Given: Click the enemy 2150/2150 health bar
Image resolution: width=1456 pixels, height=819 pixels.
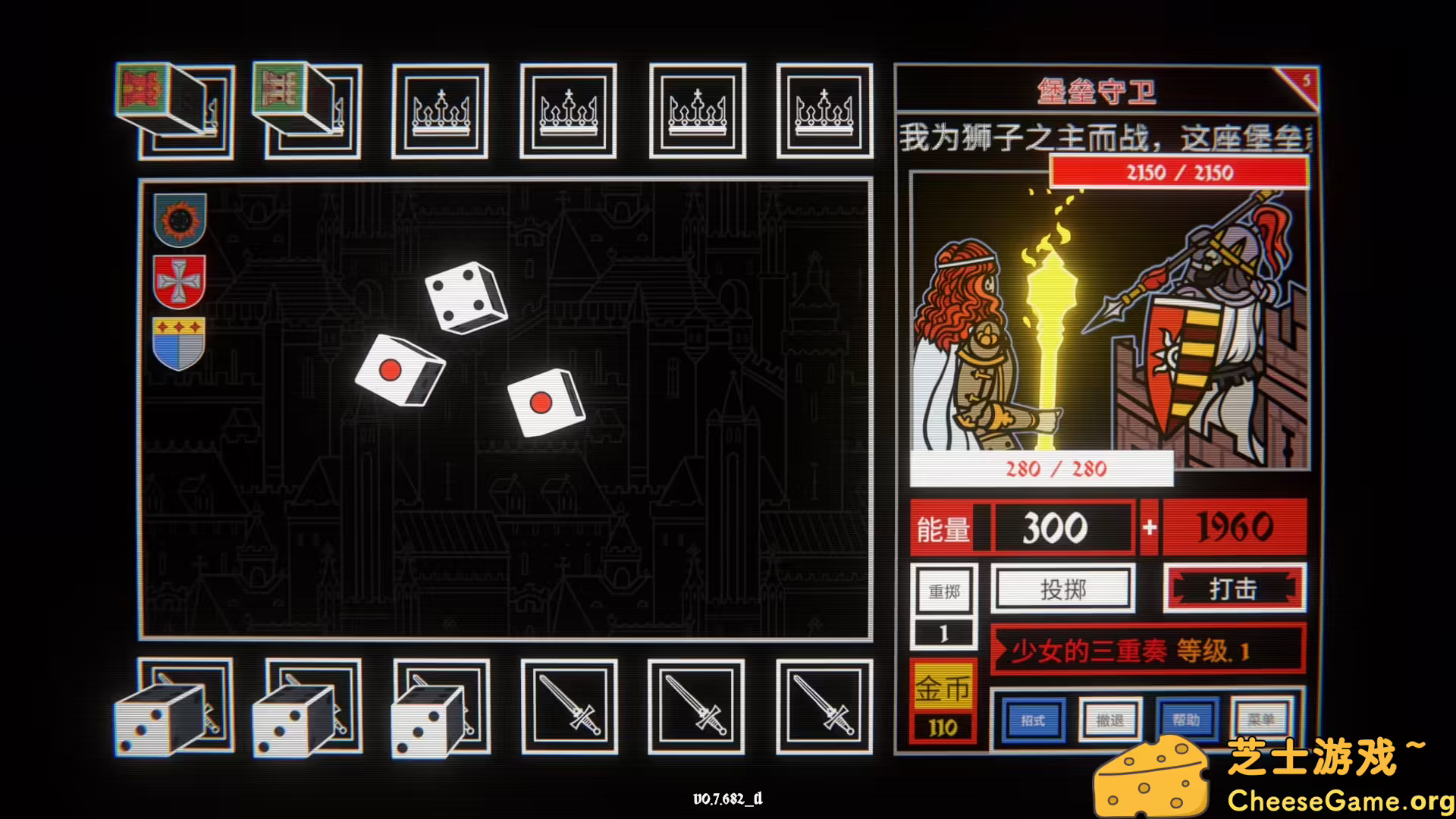Looking at the screenshot, I should click(1176, 173).
